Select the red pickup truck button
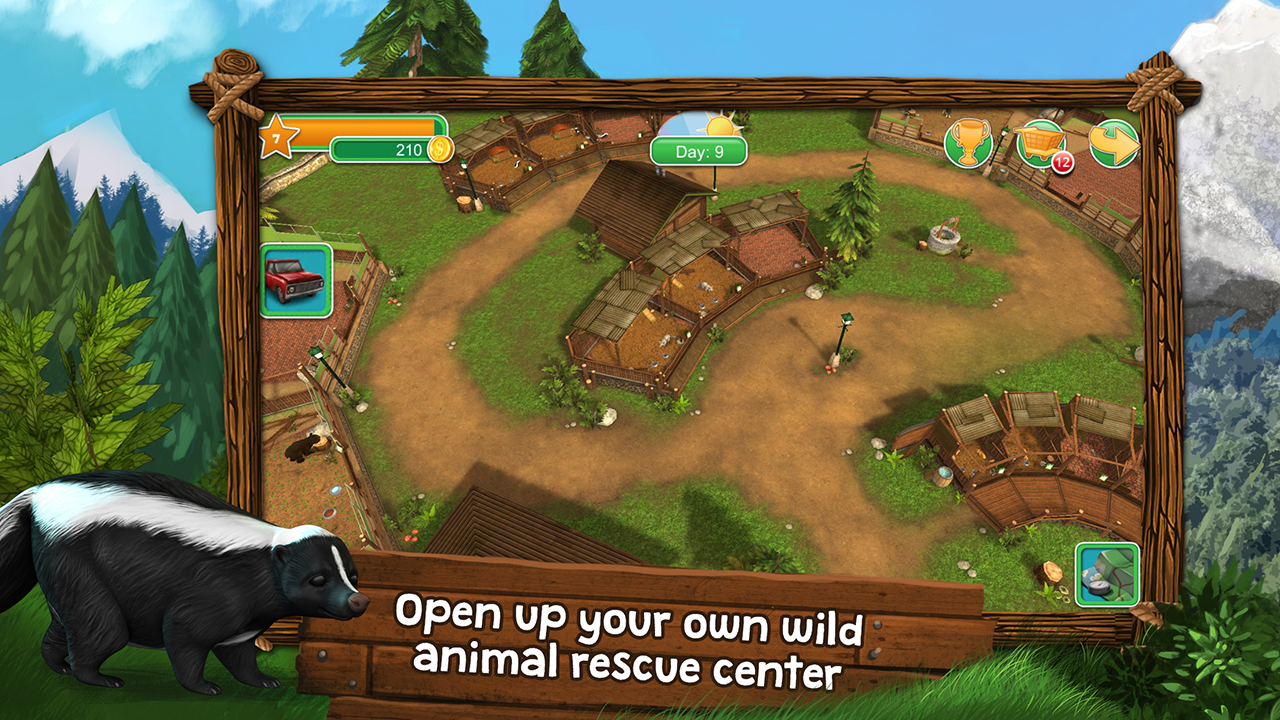The width and height of the screenshot is (1280, 720). (x=295, y=280)
